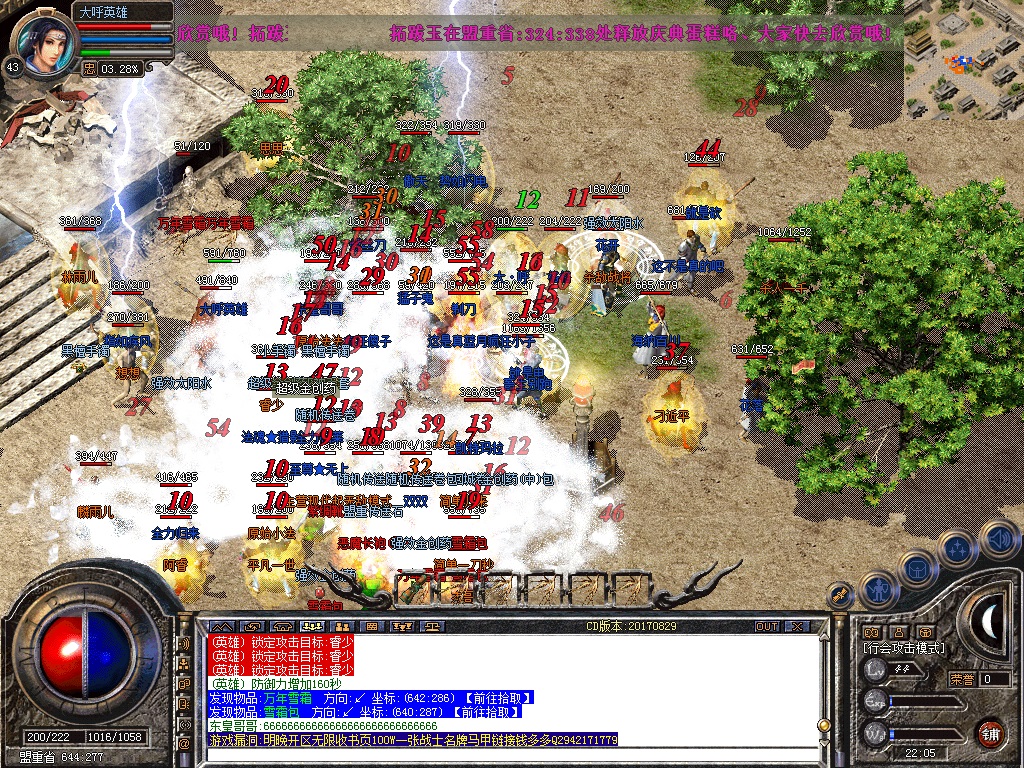The image size is (1024, 768).
Task: Click the 忠 loyalty icon under the hero bars
Action: (x=89, y=68)
